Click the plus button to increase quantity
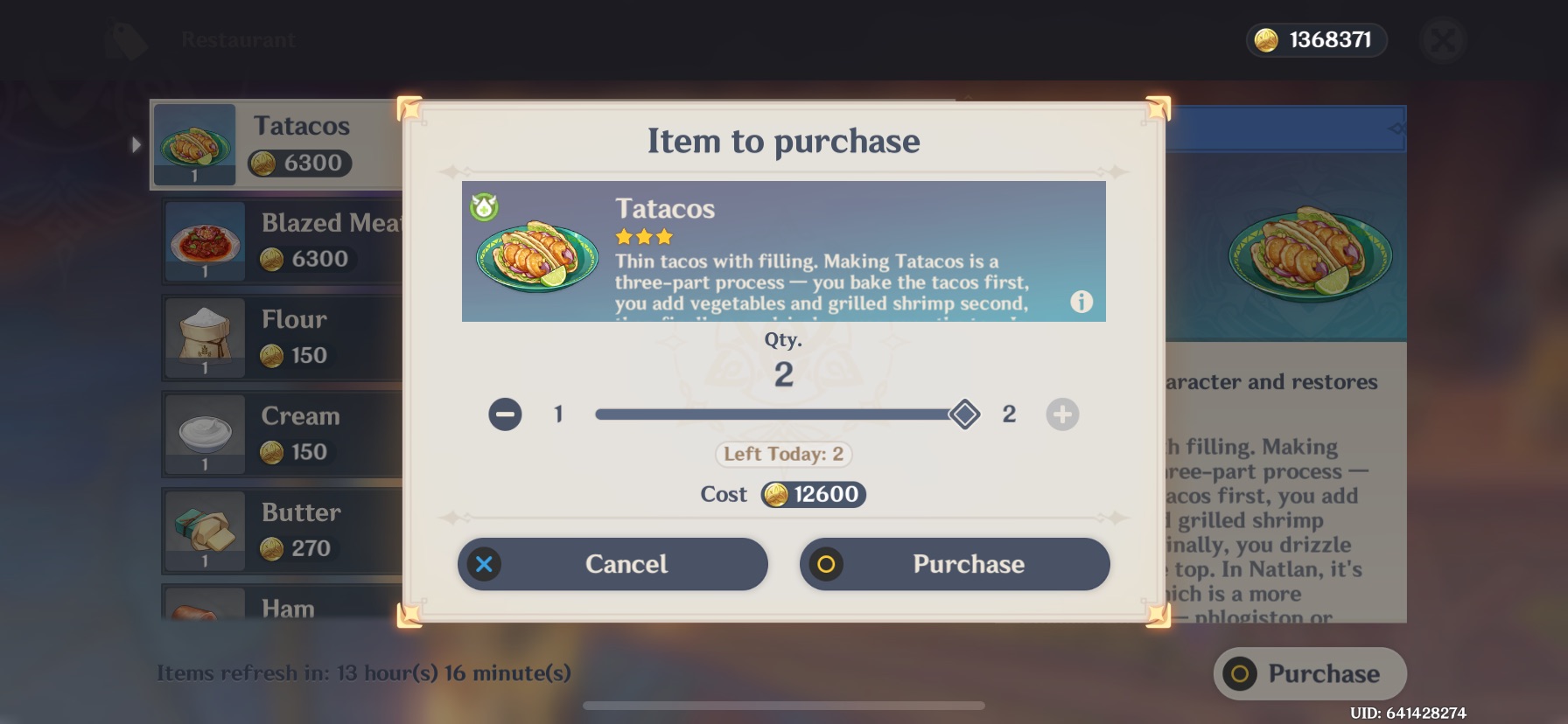The image size is (1568, 724). pos(1063,414)
